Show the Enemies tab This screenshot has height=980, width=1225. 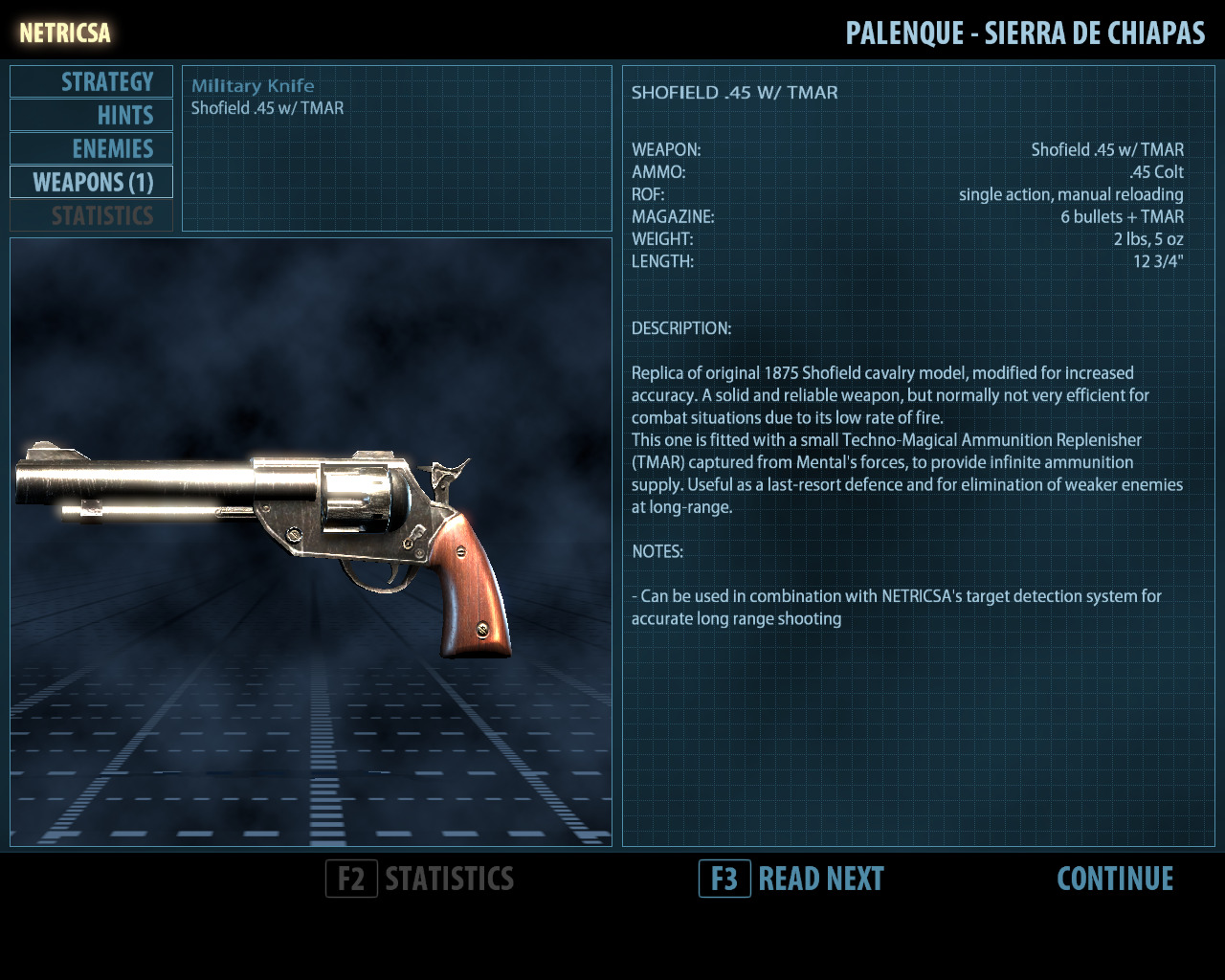click(92, 149)
